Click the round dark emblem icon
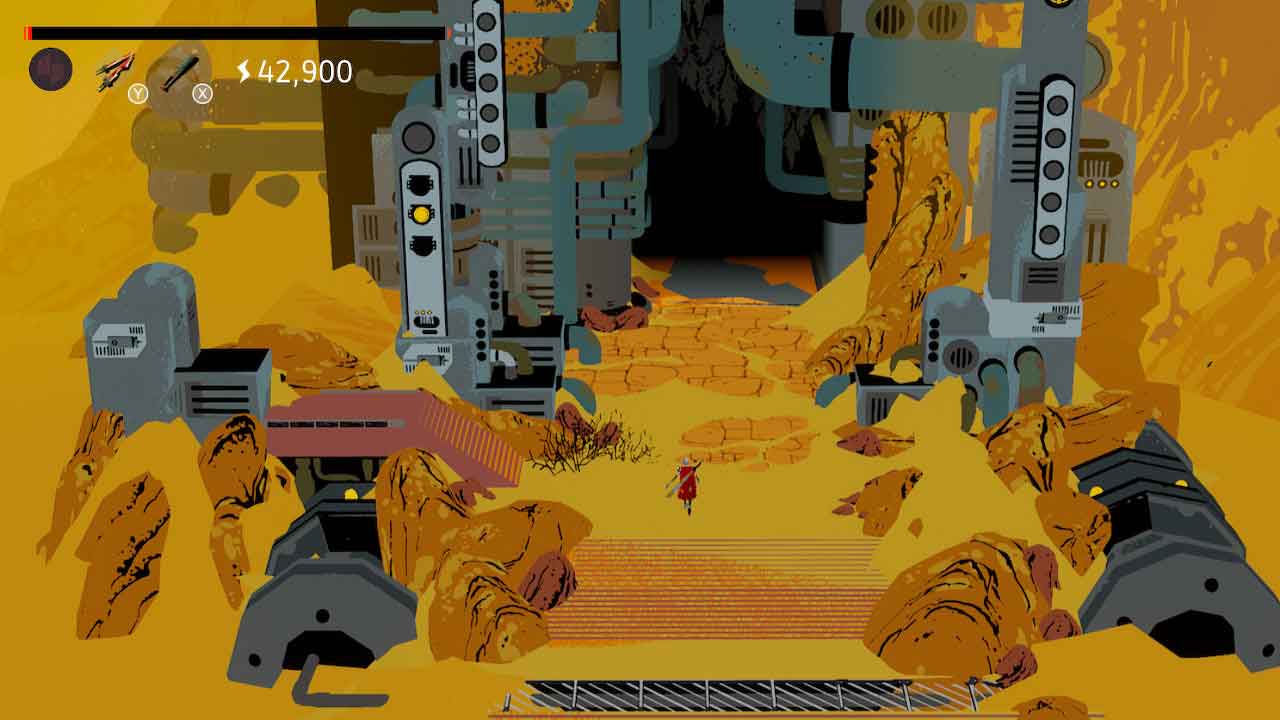The height and width of the screenshot is (720, 1280). [50, 69]
